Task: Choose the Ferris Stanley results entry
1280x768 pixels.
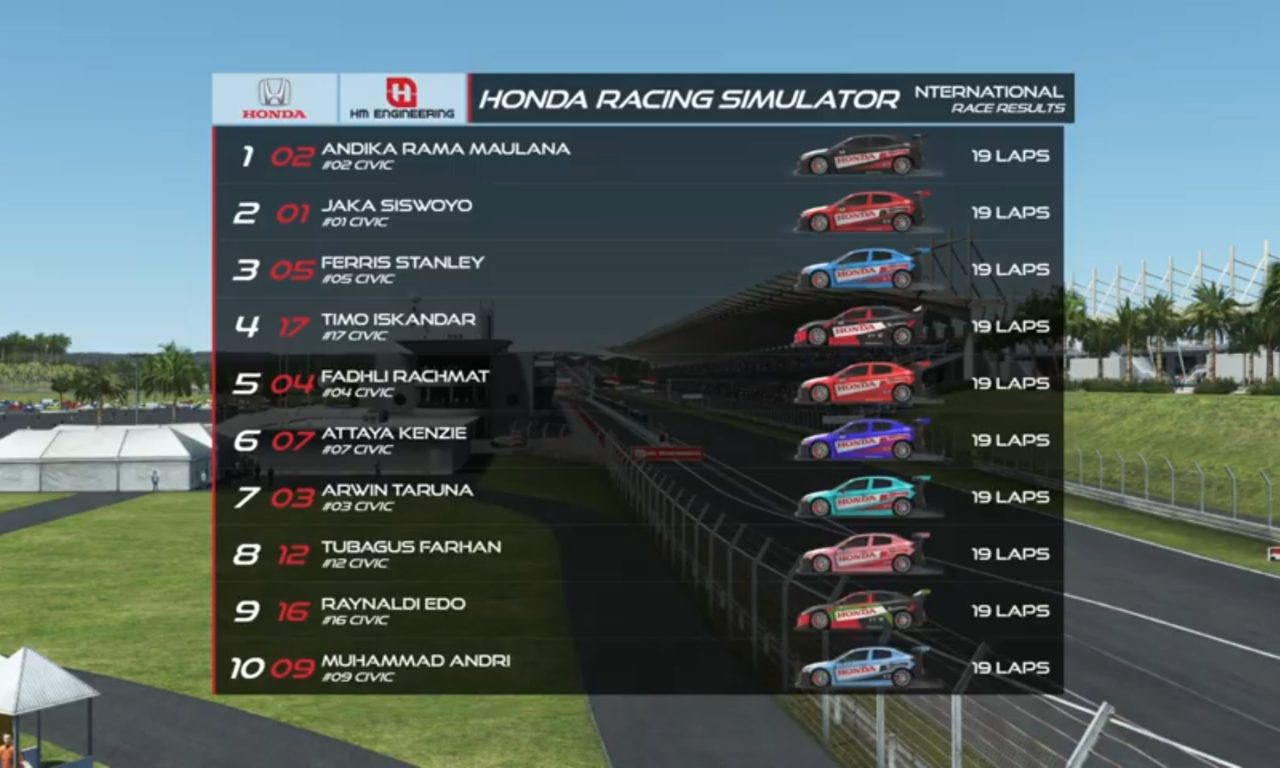Action: (638, 270)
